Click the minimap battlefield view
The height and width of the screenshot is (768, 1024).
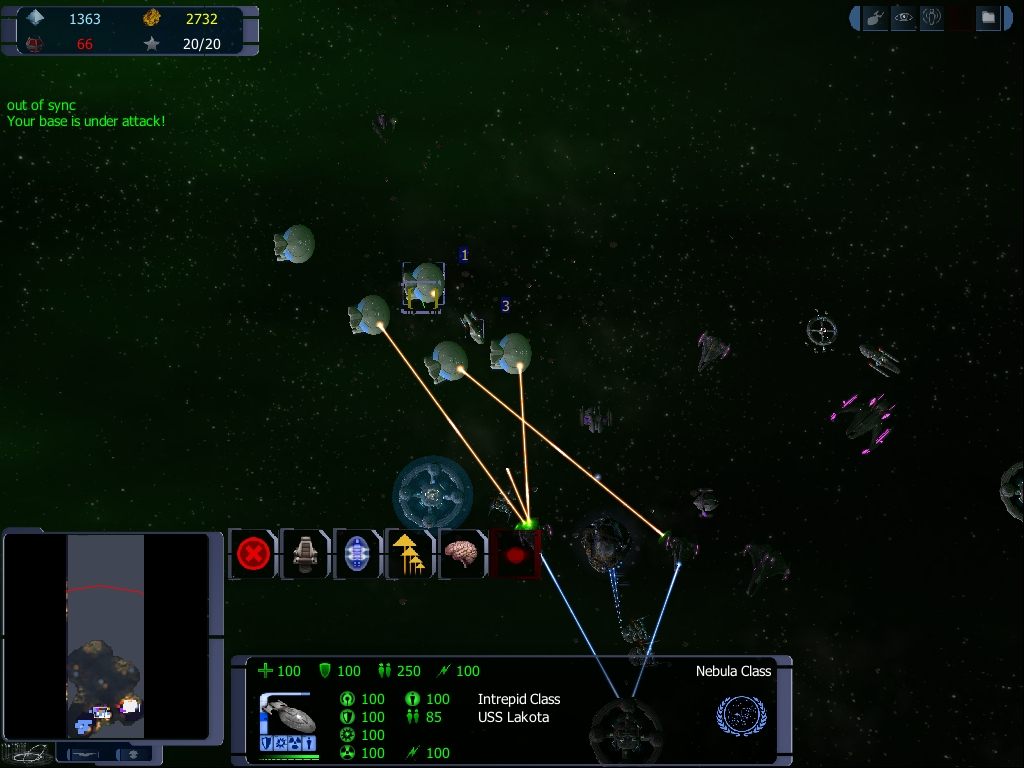click(x=105, y=635)
